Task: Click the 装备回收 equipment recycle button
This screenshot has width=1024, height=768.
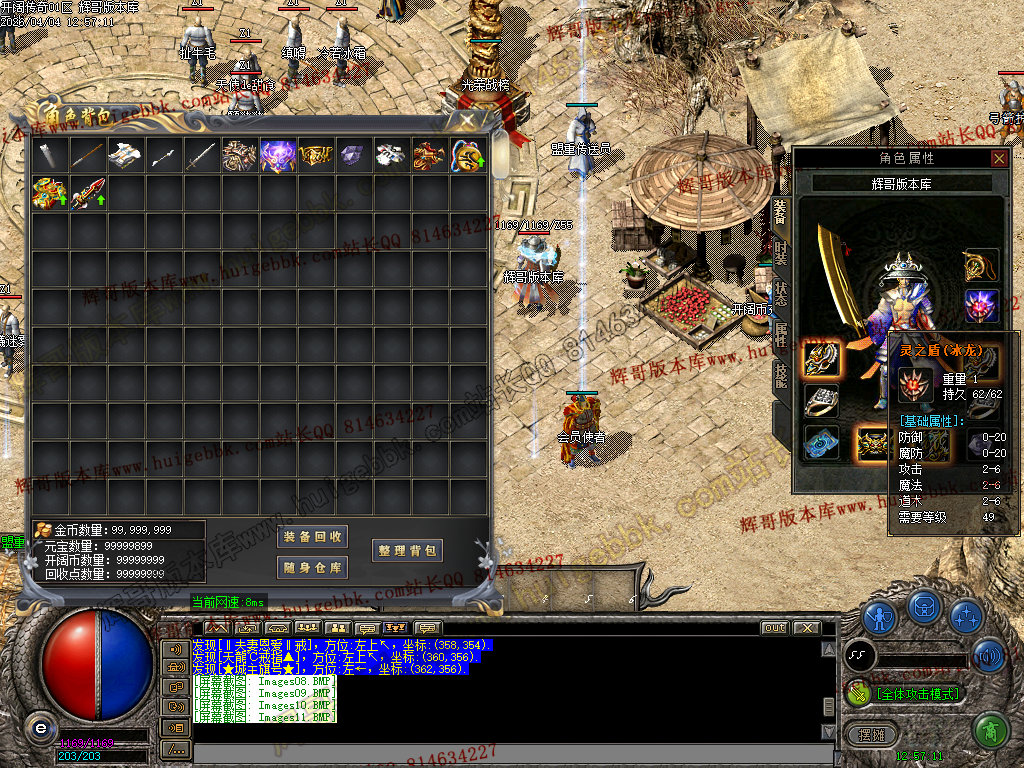Action: [x=312, y=537]
